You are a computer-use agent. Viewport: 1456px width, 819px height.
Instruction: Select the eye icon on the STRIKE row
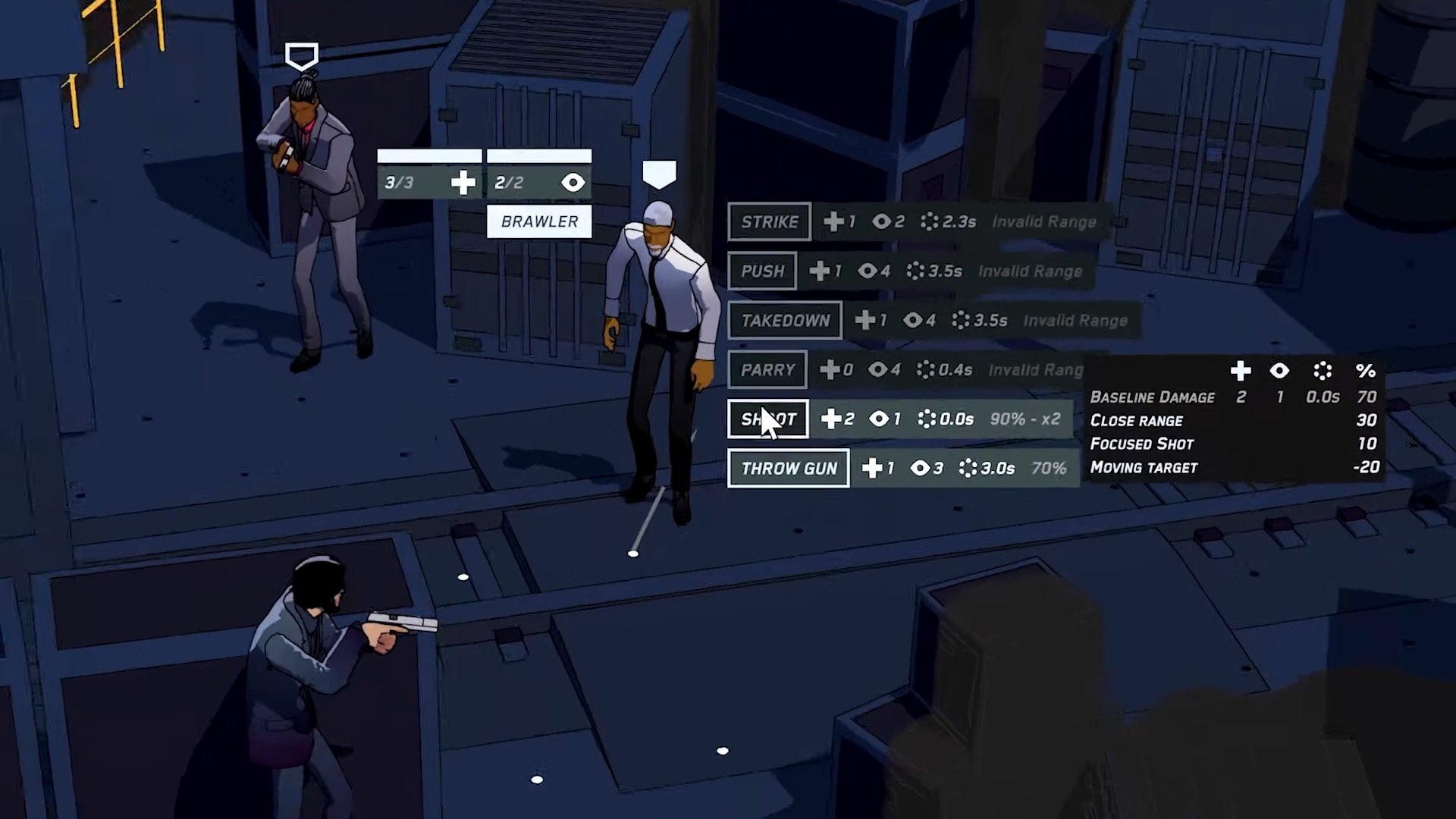click(880, 221)
